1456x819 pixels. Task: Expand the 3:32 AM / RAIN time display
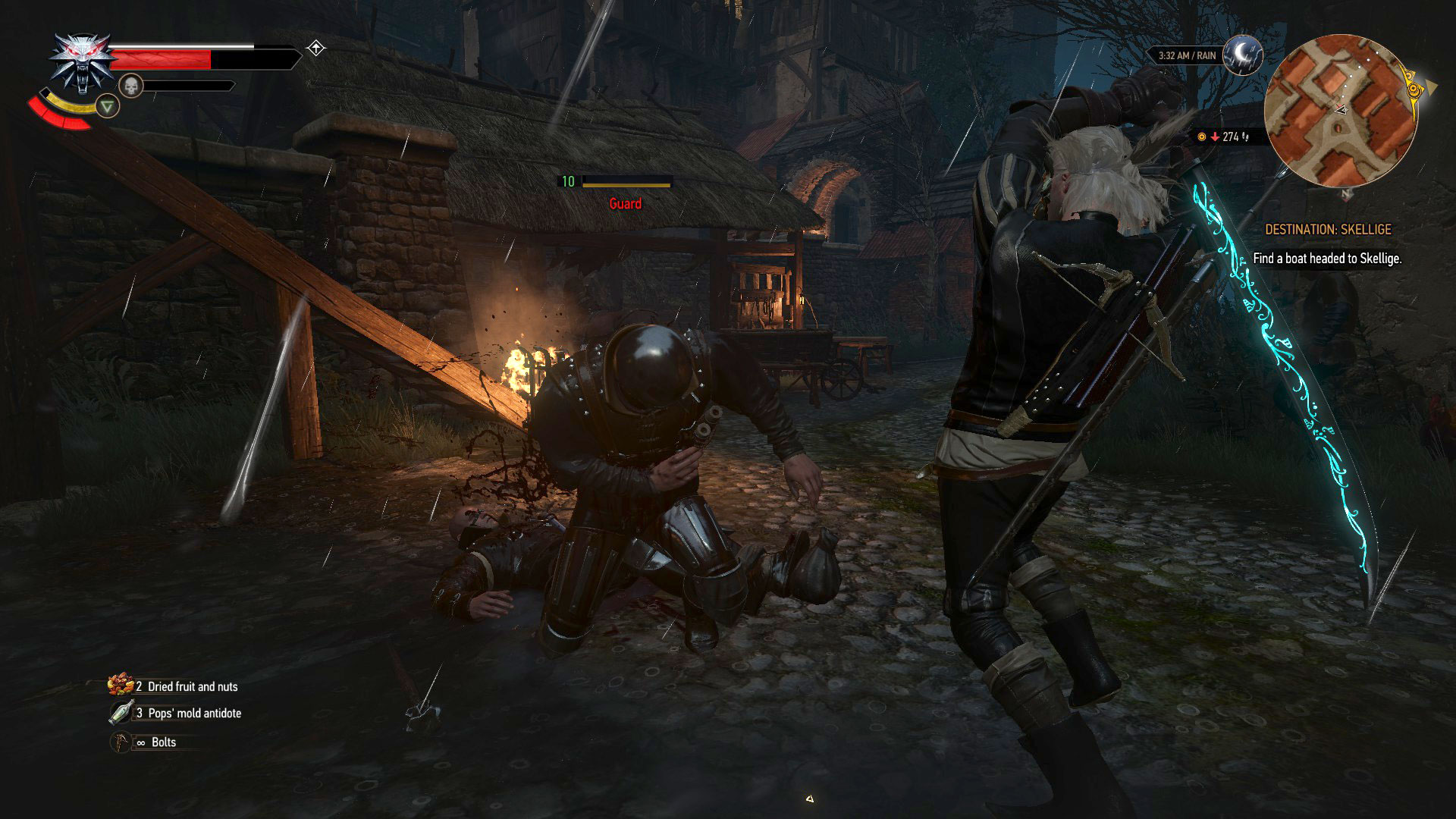1186,55
